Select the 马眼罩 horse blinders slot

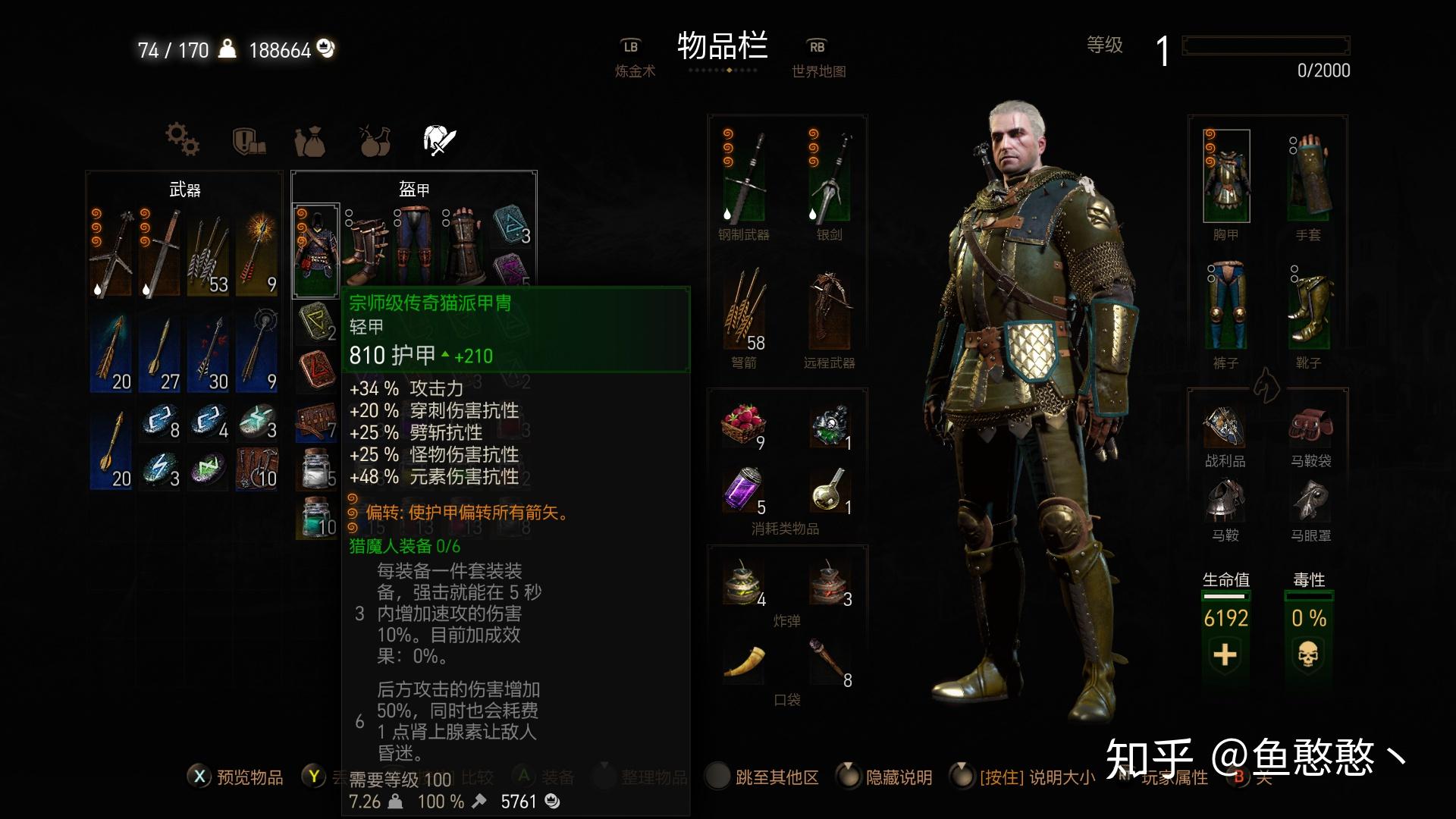[1311, 502]
